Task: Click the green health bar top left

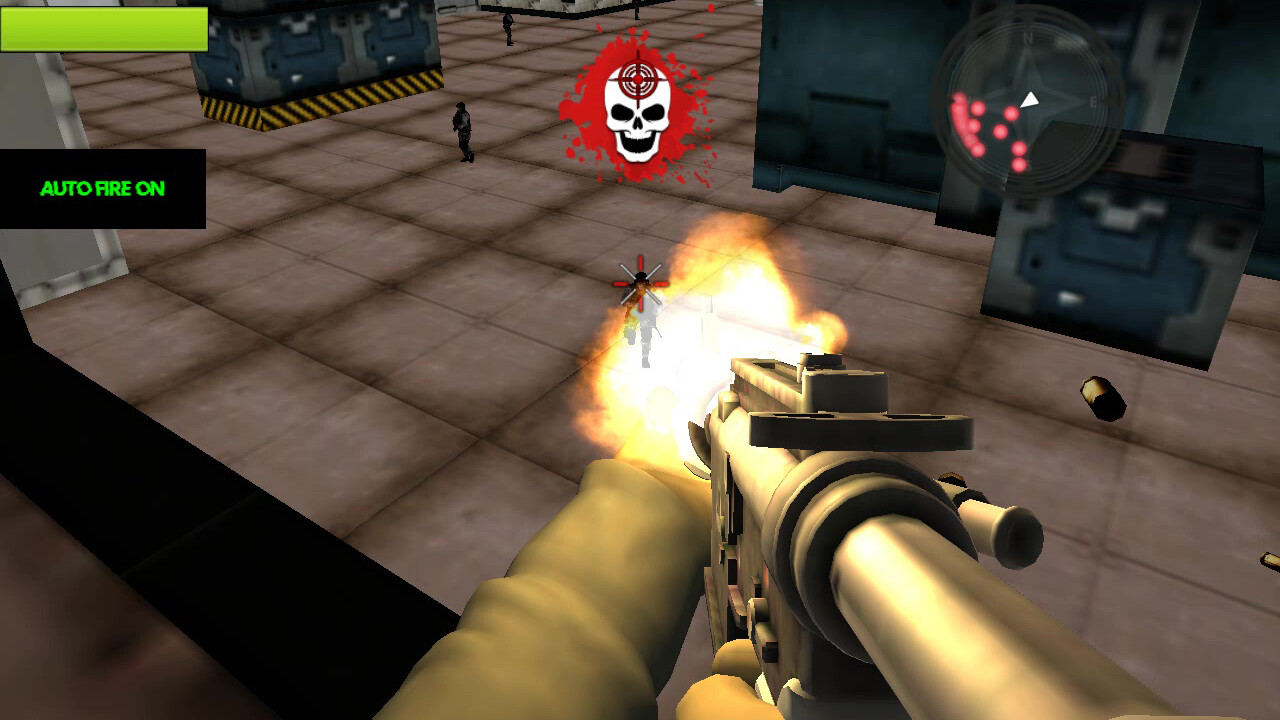Action: click(105, 30)
